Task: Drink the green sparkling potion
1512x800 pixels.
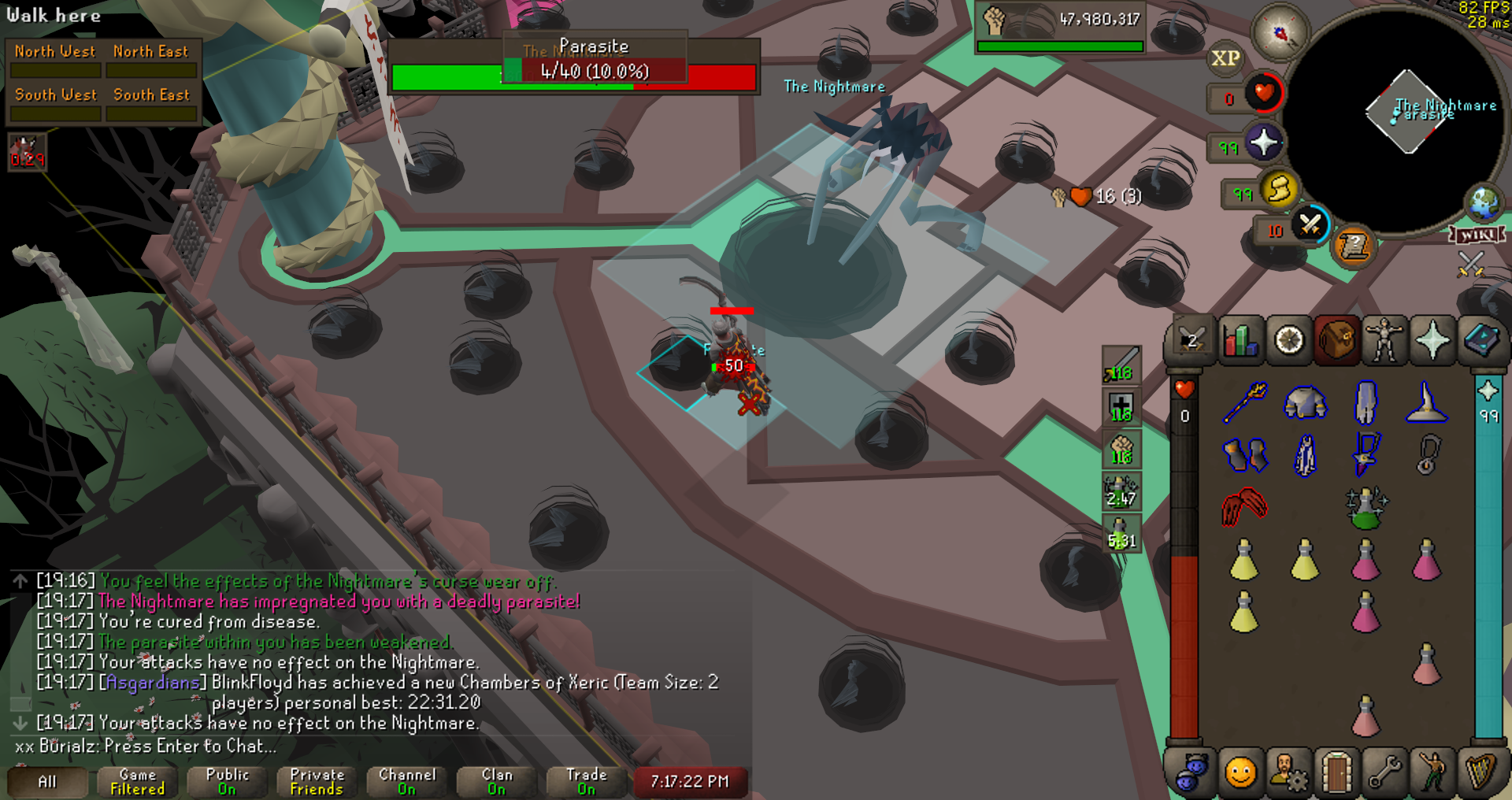Action: click(x=1366, y=508)
